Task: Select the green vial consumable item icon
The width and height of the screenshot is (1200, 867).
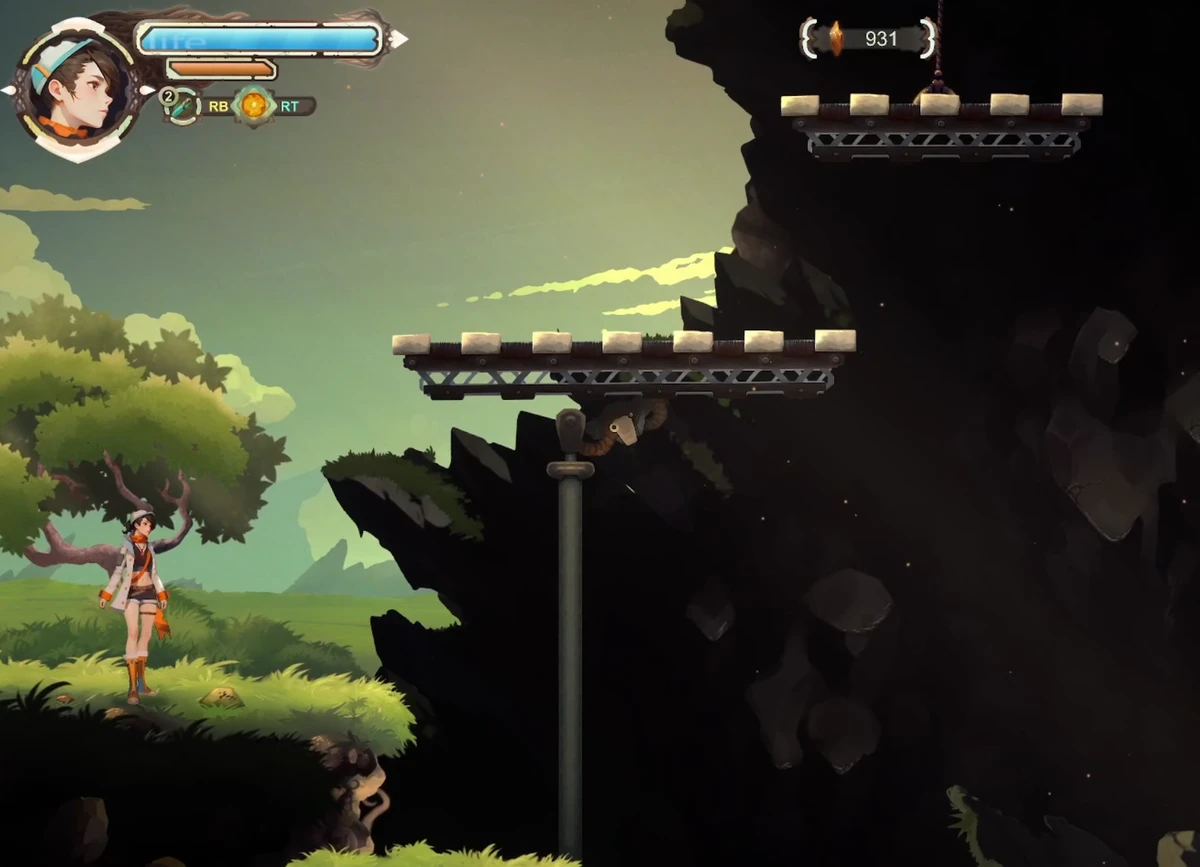Action: (x=184, y=106)
